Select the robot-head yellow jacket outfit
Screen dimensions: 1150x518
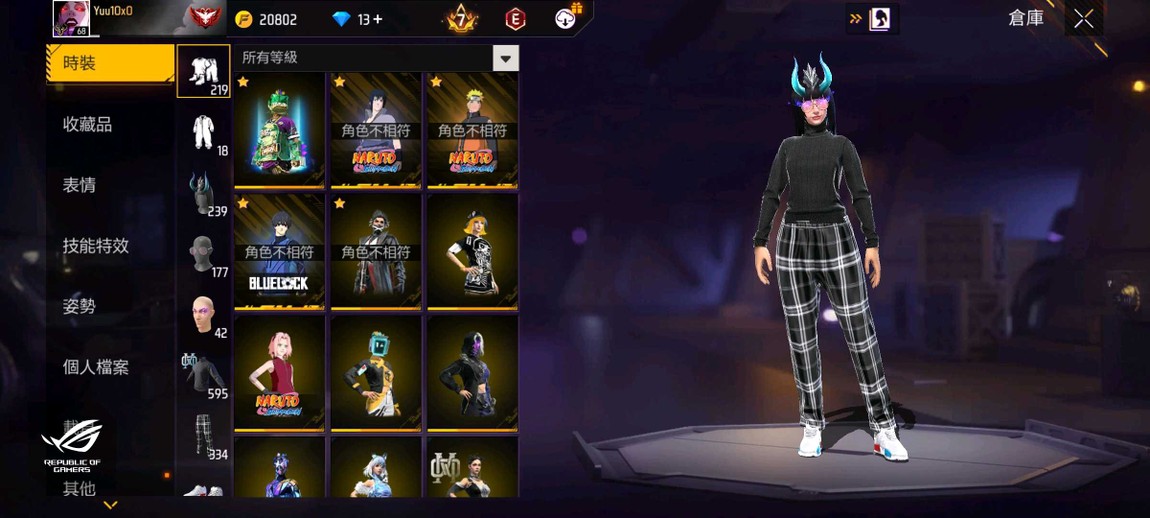375,373
